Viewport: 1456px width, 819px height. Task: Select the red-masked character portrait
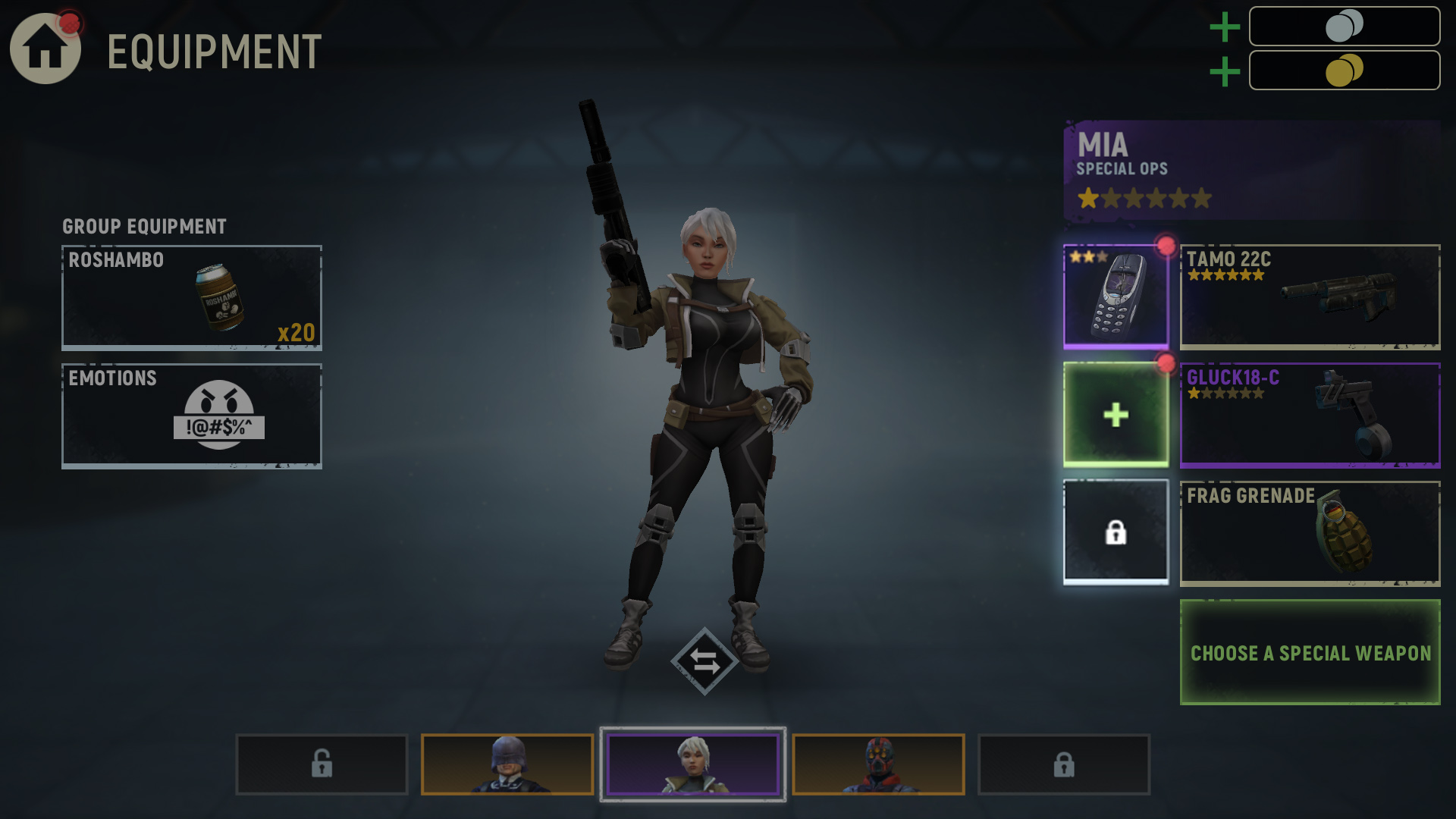click(878, 764)
